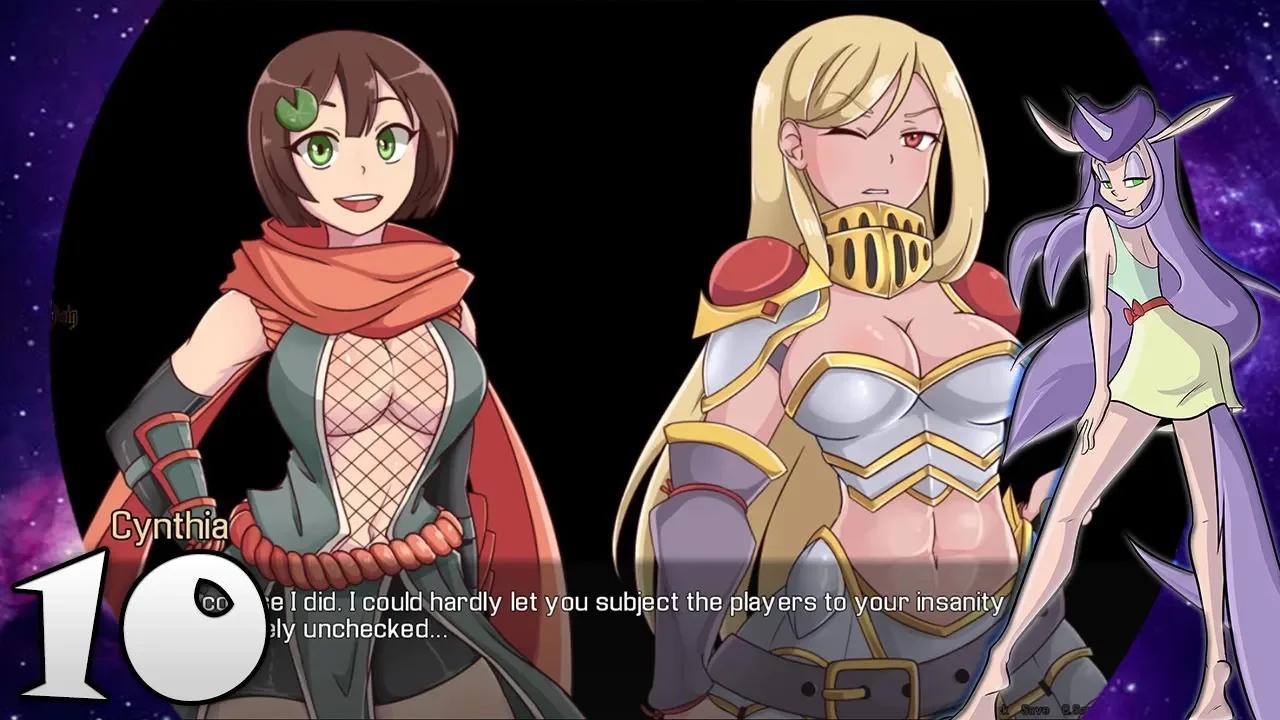The image size is (1280, 720).
Task: Select Save from the quick menu
Action: [x=1035, y=708]
